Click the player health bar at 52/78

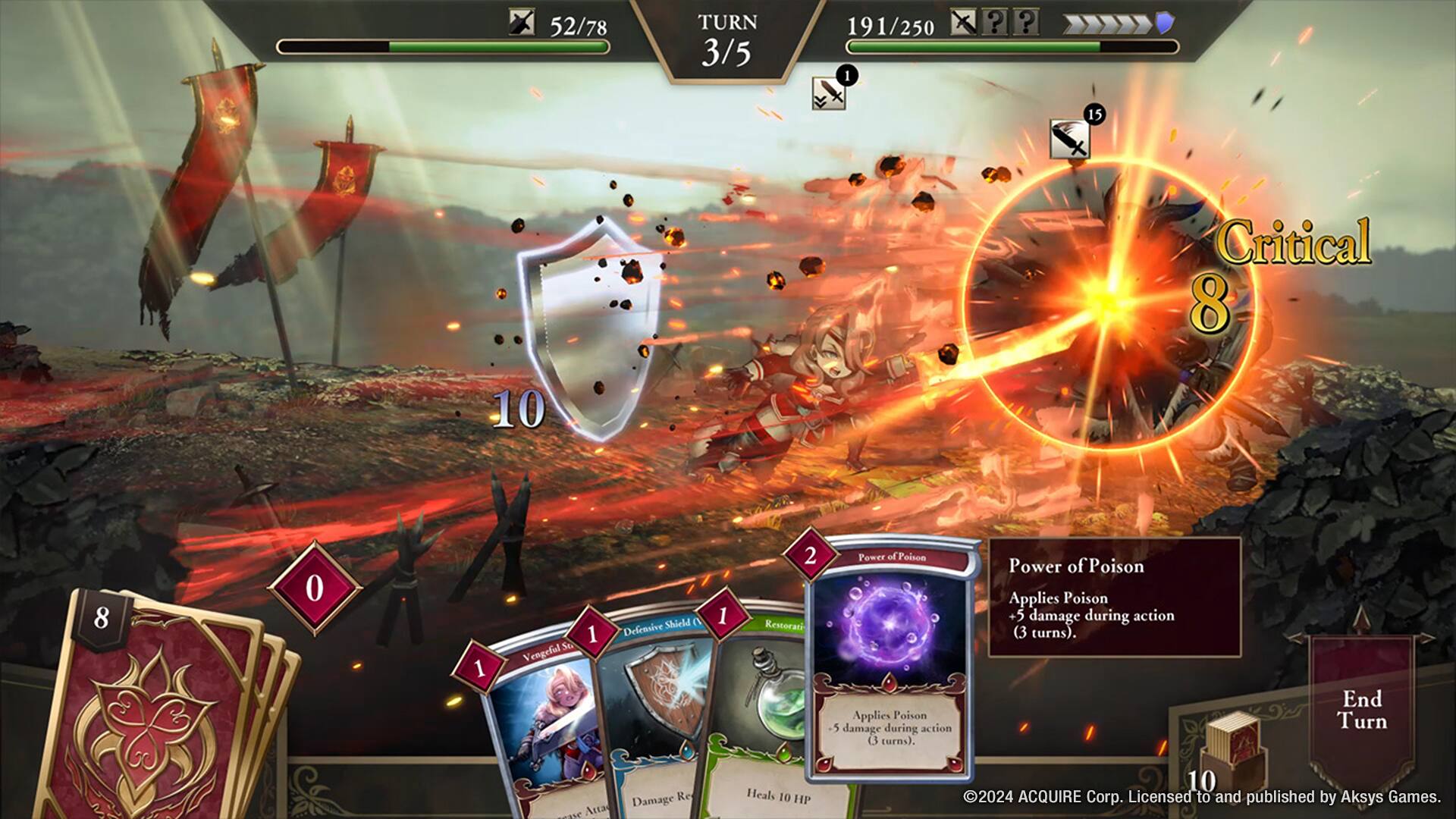tap(447, 47)
